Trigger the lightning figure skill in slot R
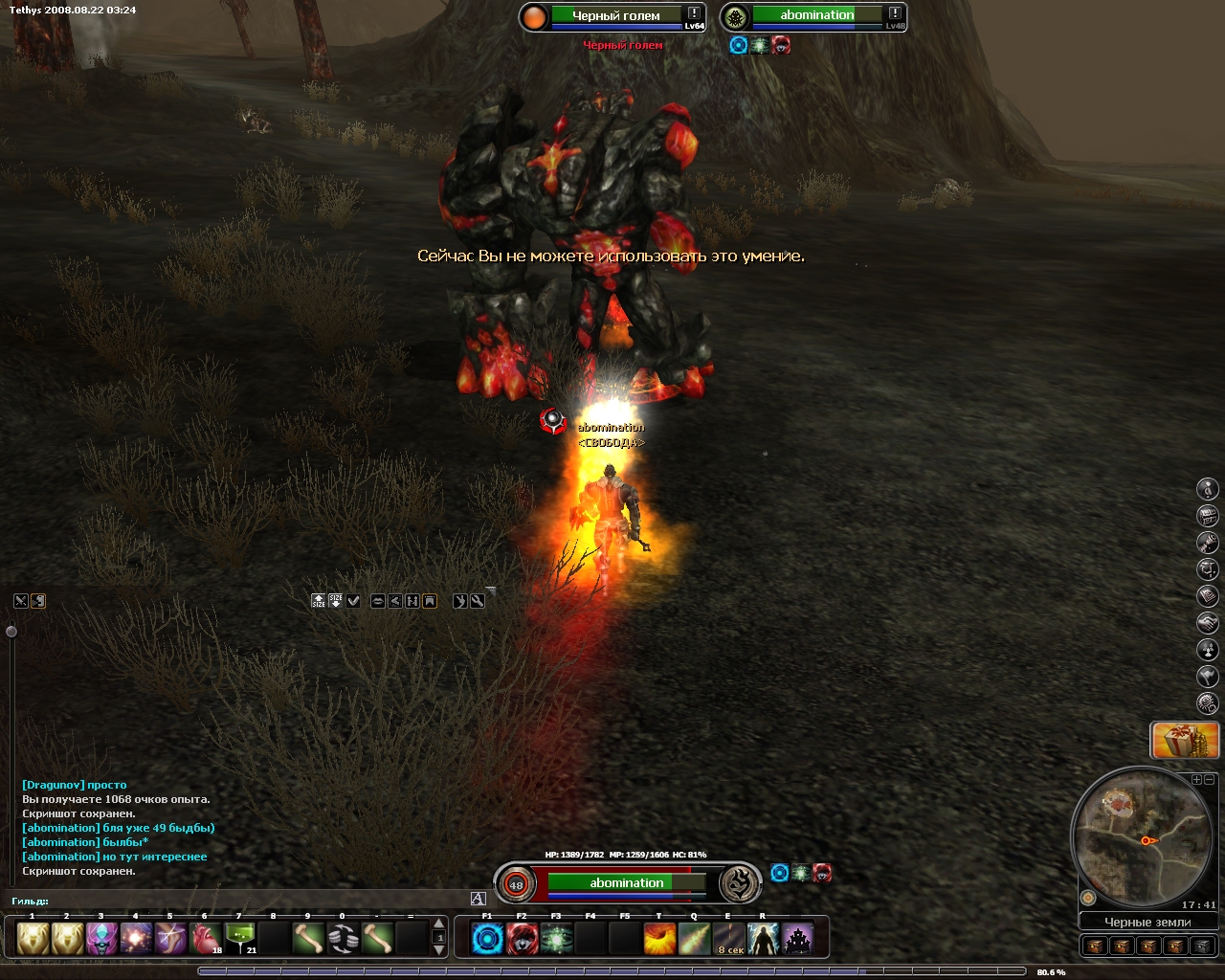 point(763,939)
